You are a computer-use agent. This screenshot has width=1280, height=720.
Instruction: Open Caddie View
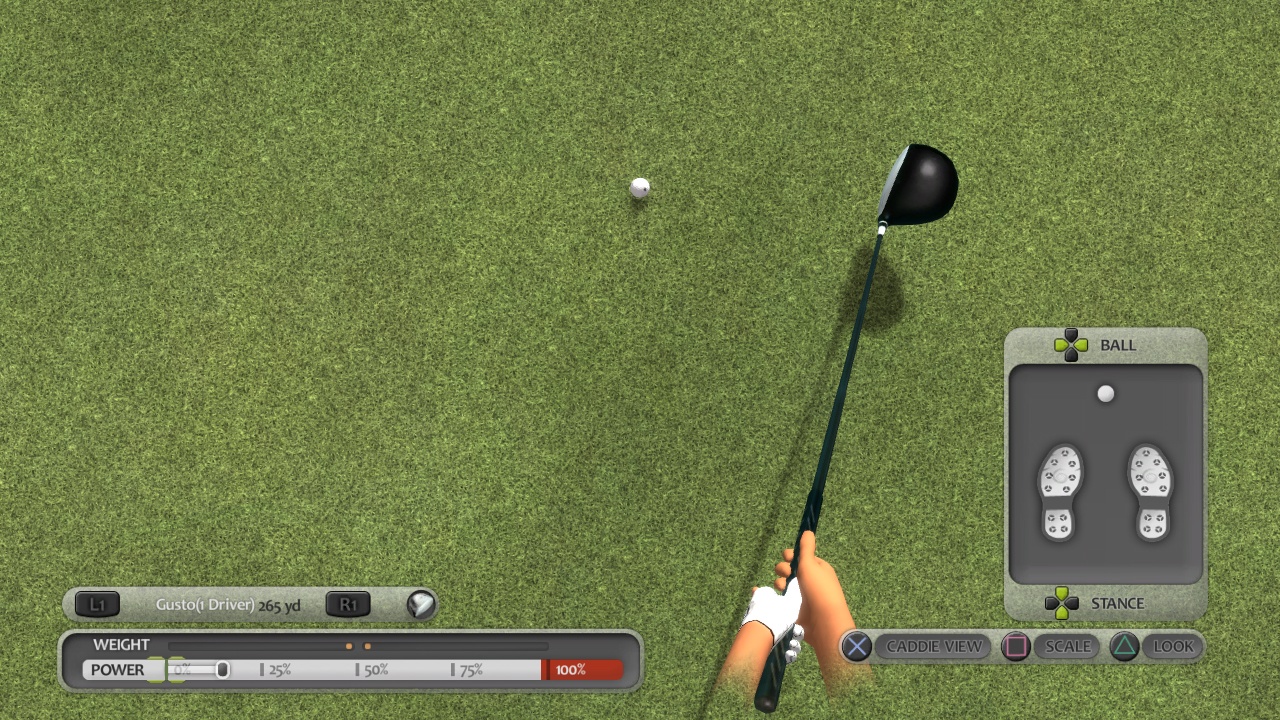[x=933, y=647]
